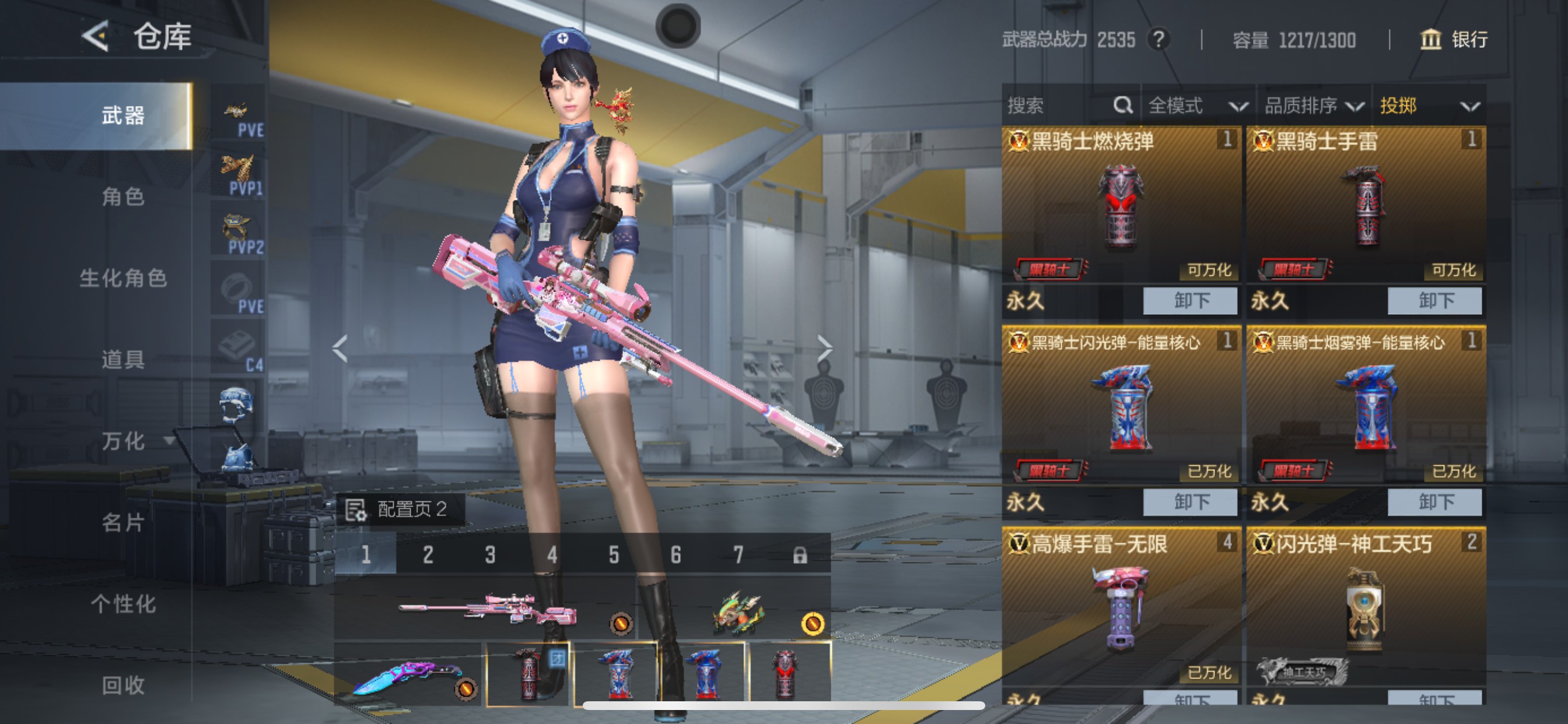Viewport: 1568px width, 724px height.
Task: Open the 生化角色 category
Action: (x=123, y=278)
